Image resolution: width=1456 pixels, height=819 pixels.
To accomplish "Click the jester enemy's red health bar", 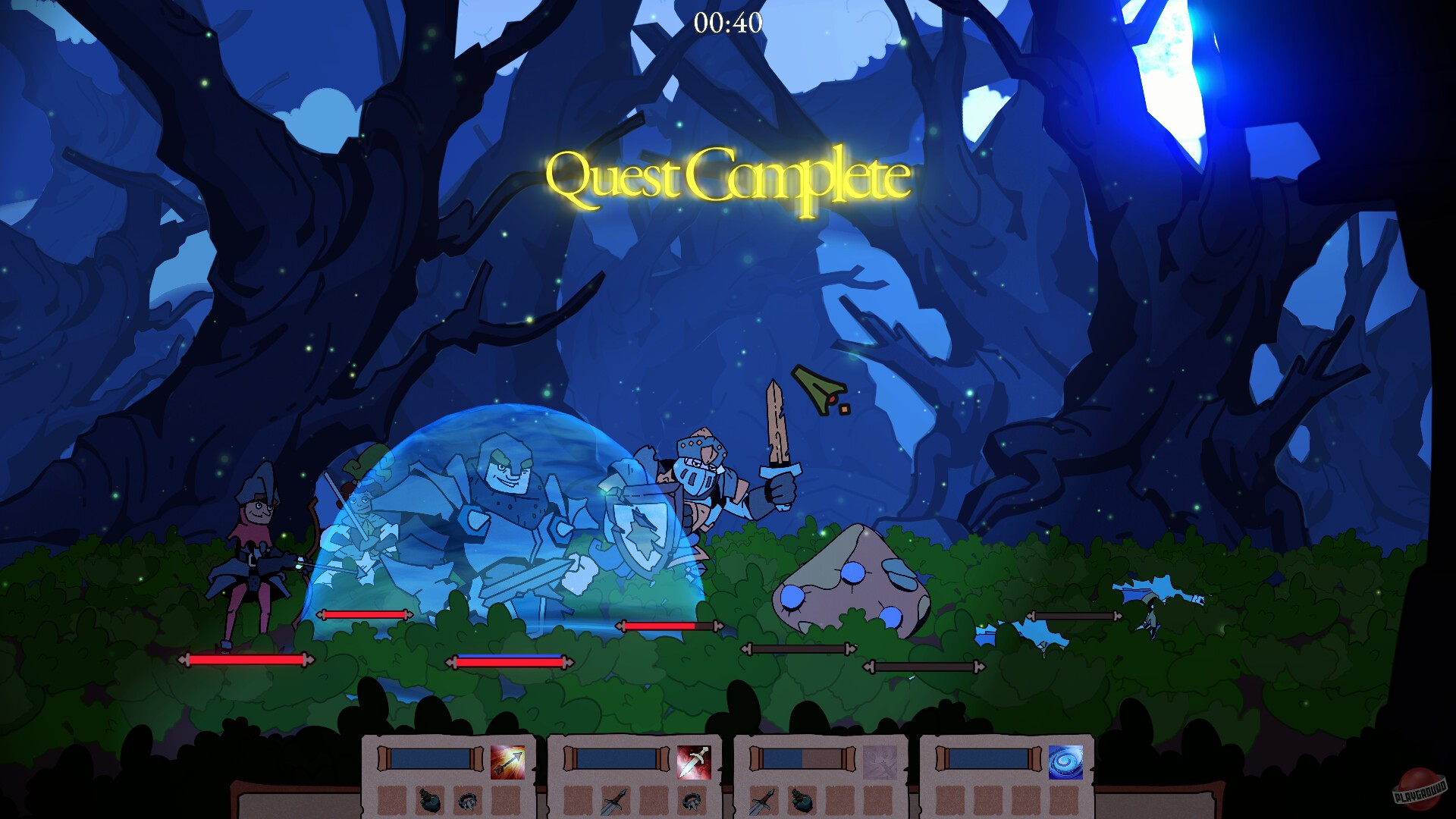I will (x=243, y=660).
